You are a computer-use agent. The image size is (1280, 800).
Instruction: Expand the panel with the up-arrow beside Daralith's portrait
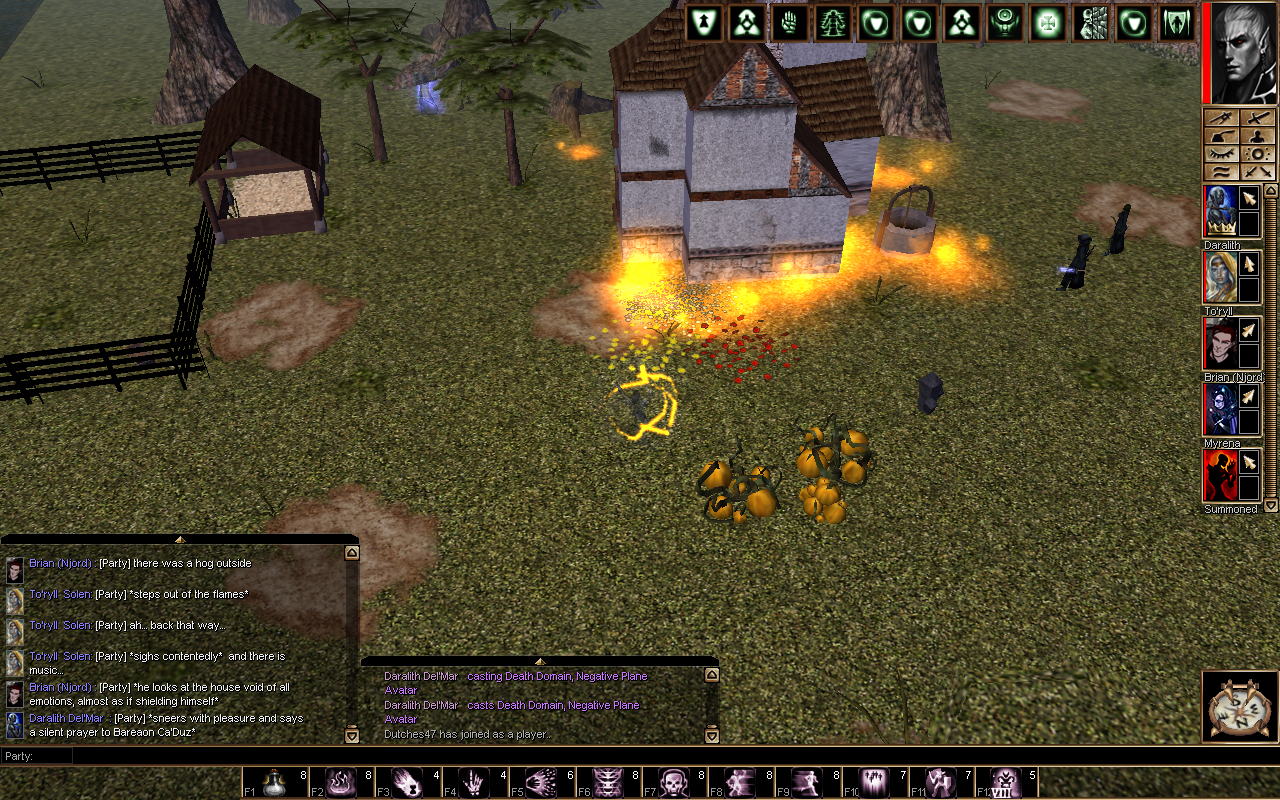tap(1271, 188)
